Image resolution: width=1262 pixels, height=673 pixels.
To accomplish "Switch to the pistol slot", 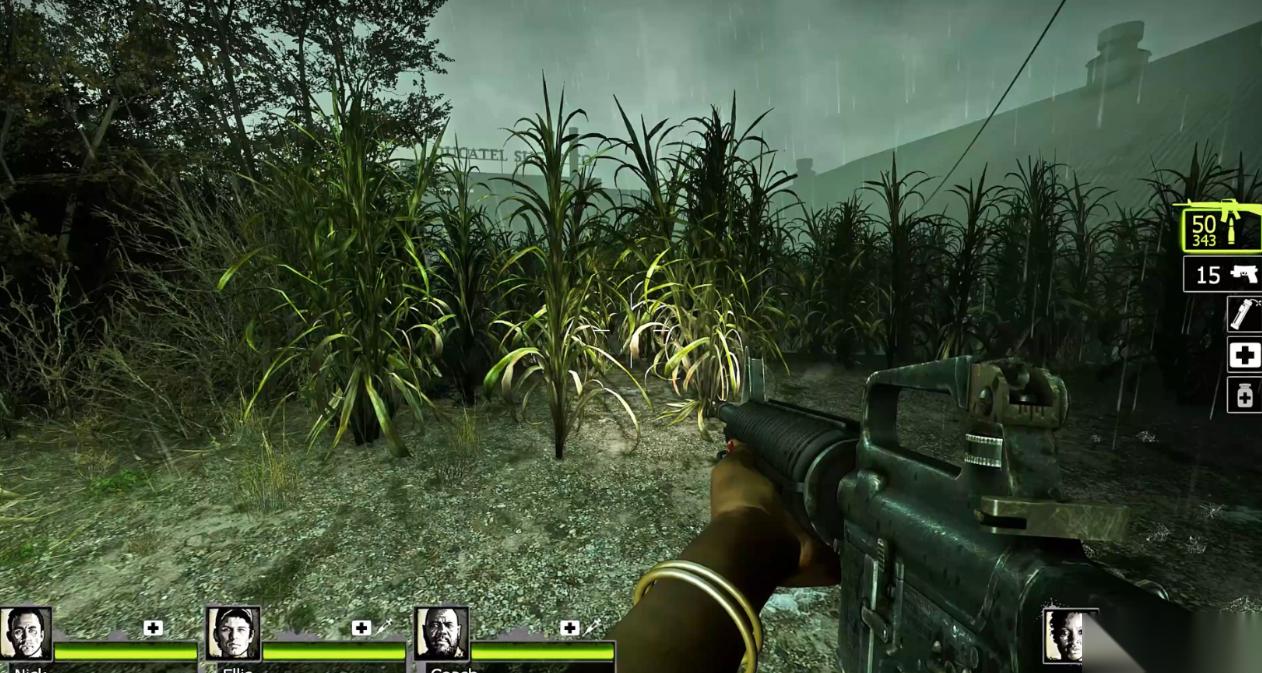I will pyautogui.click(x=1222, y=273).
